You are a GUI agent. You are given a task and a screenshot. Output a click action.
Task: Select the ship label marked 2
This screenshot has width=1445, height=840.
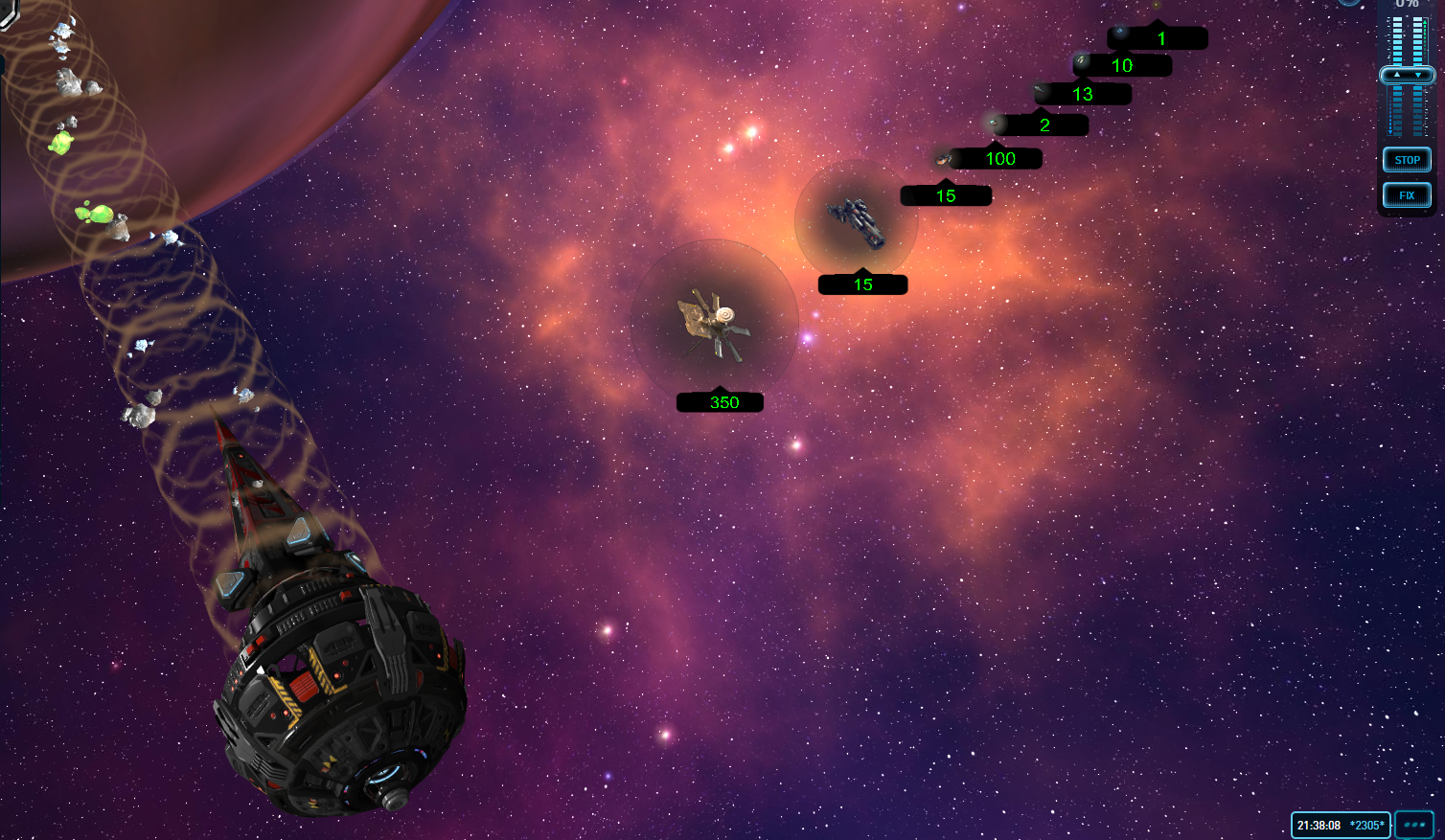coord(1042,125)
